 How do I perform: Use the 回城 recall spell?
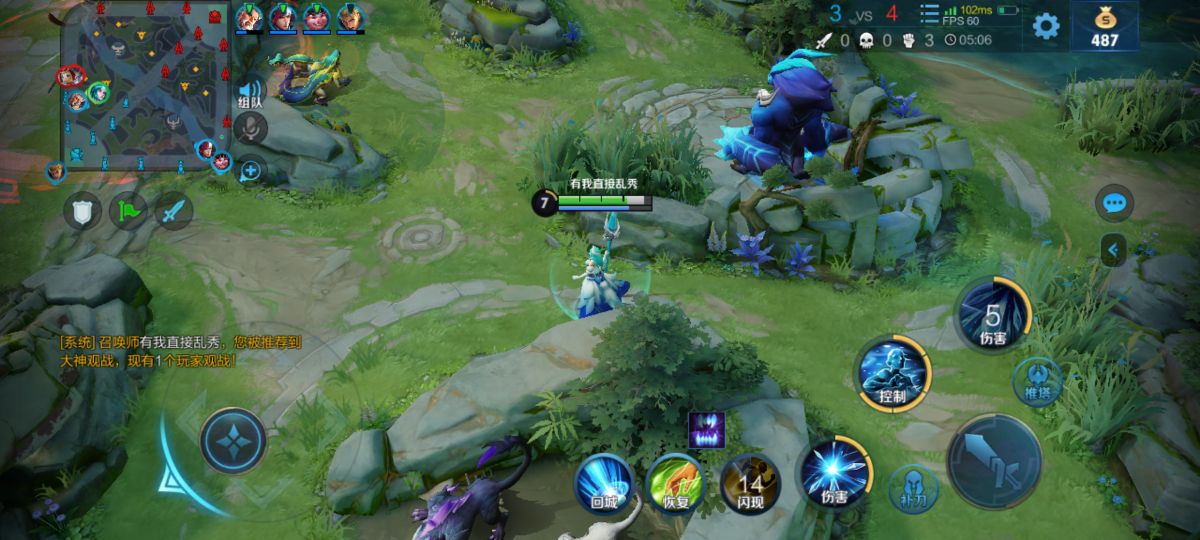[603, 484]
